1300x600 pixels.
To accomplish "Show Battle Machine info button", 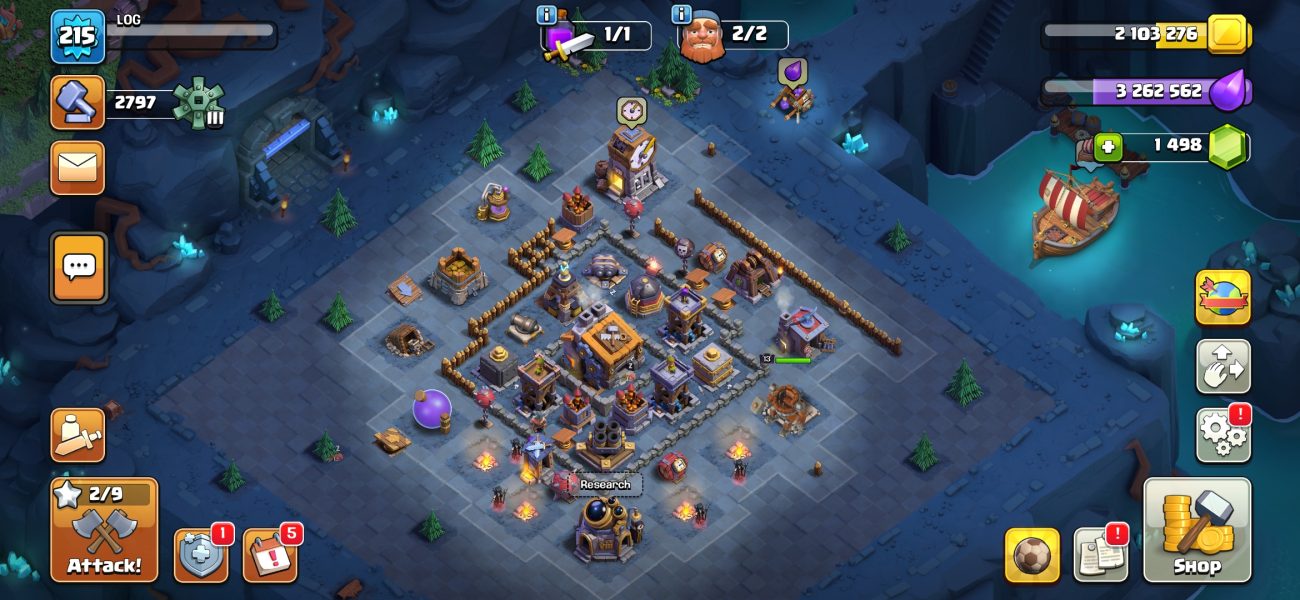I will [x=547, y=15].
